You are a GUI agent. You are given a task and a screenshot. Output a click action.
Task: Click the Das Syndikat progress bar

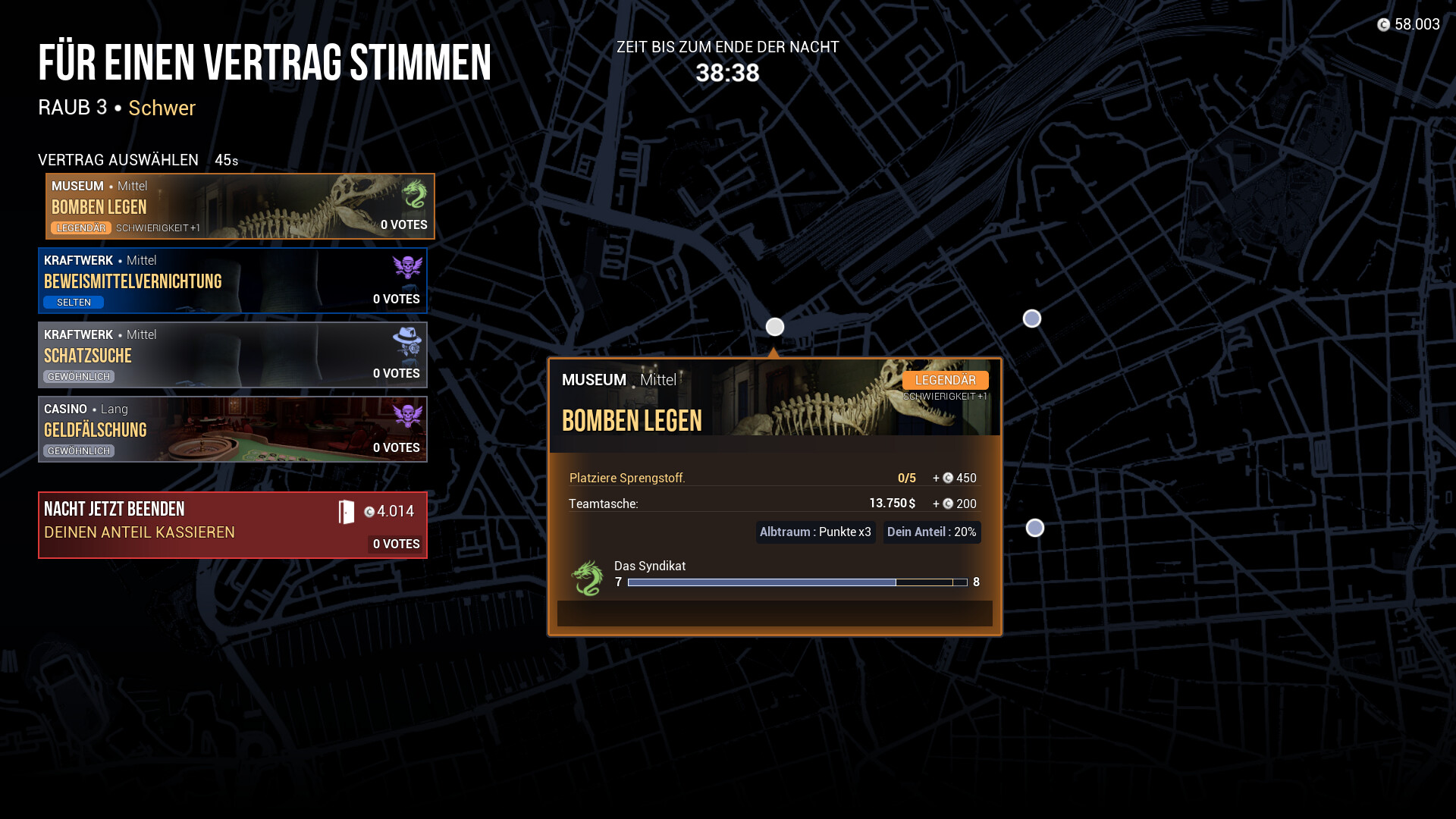[796, 582]
